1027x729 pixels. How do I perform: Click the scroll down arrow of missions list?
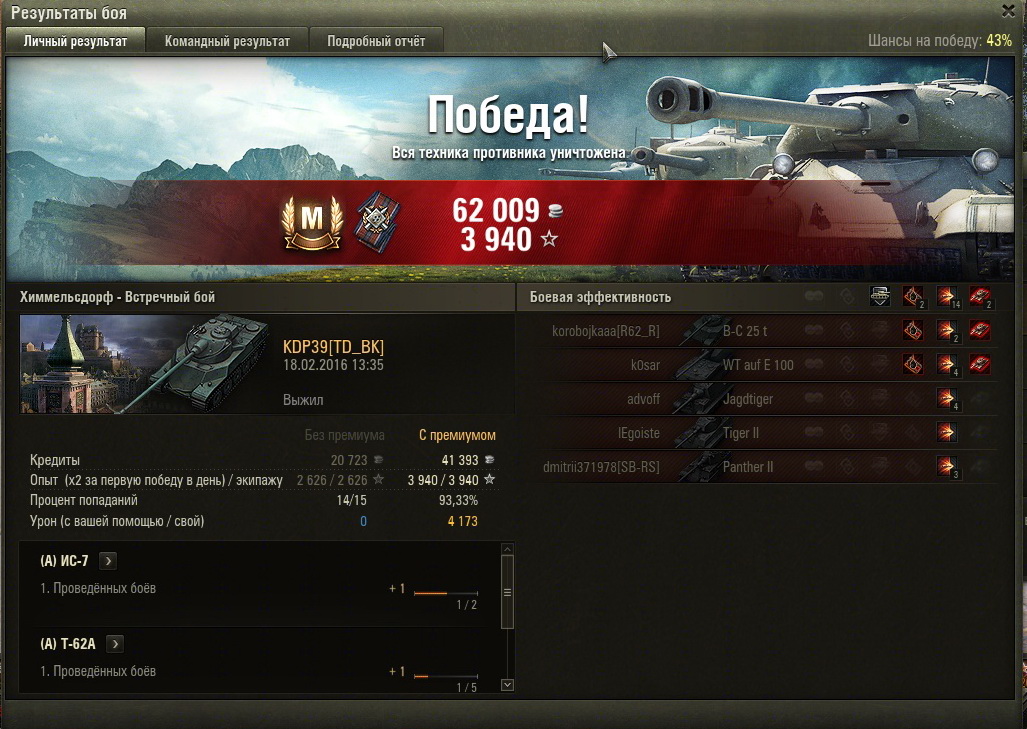click(x=507, y=685)
